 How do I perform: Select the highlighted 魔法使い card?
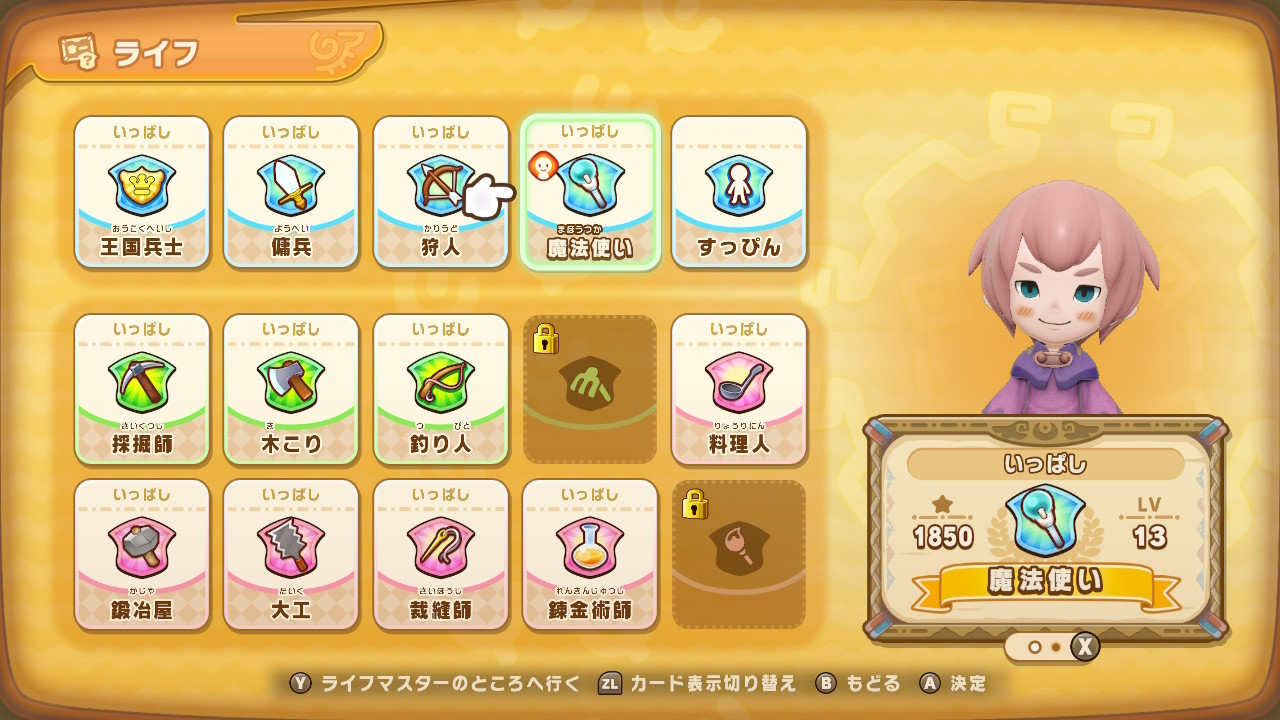click(x=590, y=192)
